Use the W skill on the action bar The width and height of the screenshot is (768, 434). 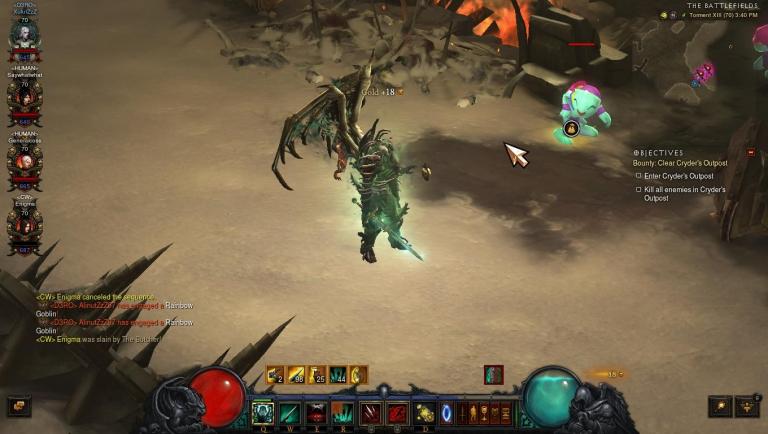290,412
